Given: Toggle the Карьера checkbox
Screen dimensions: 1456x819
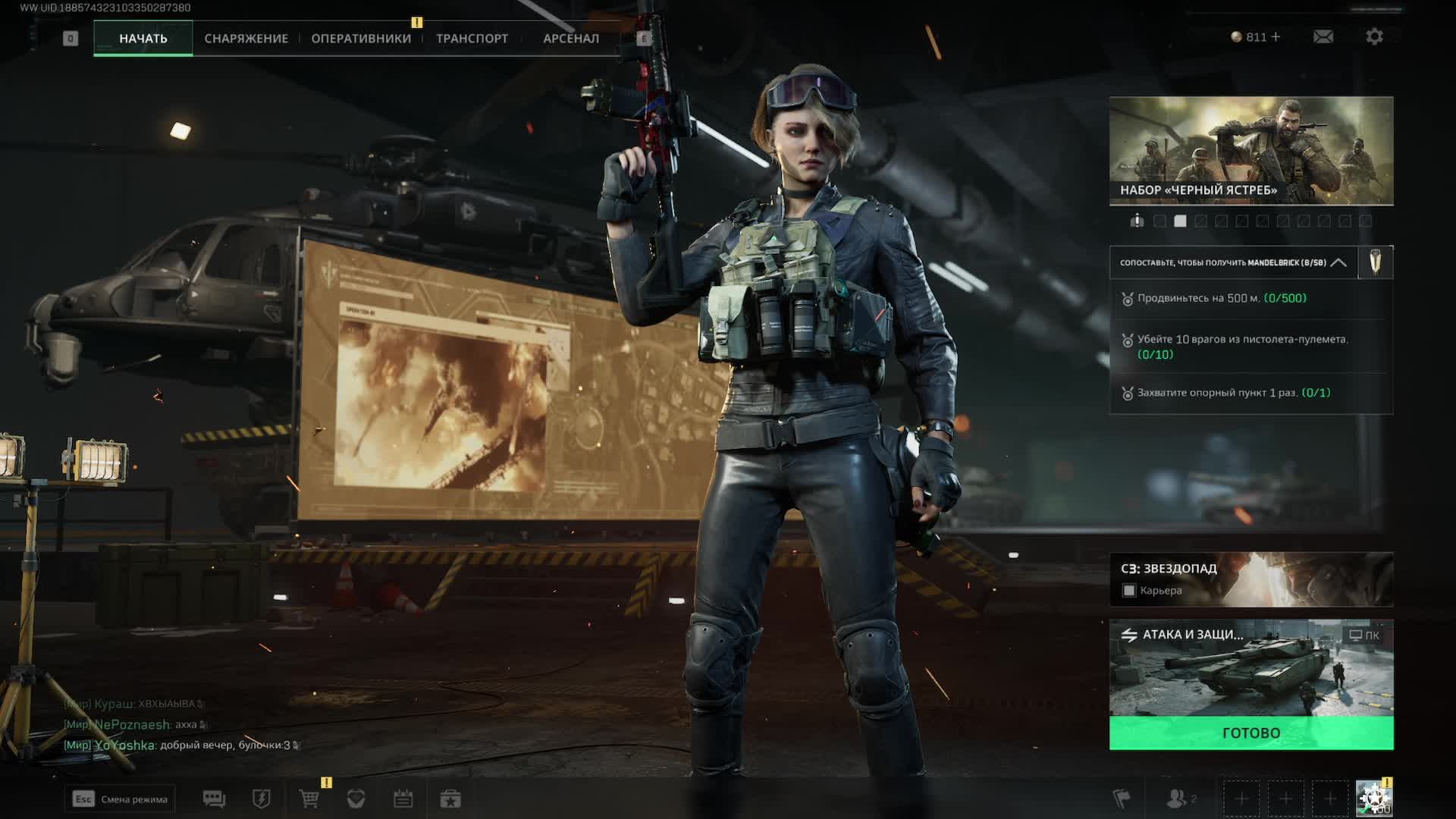Looking at the screenshot, I should pyautogui.click(x=1129, y=591).
